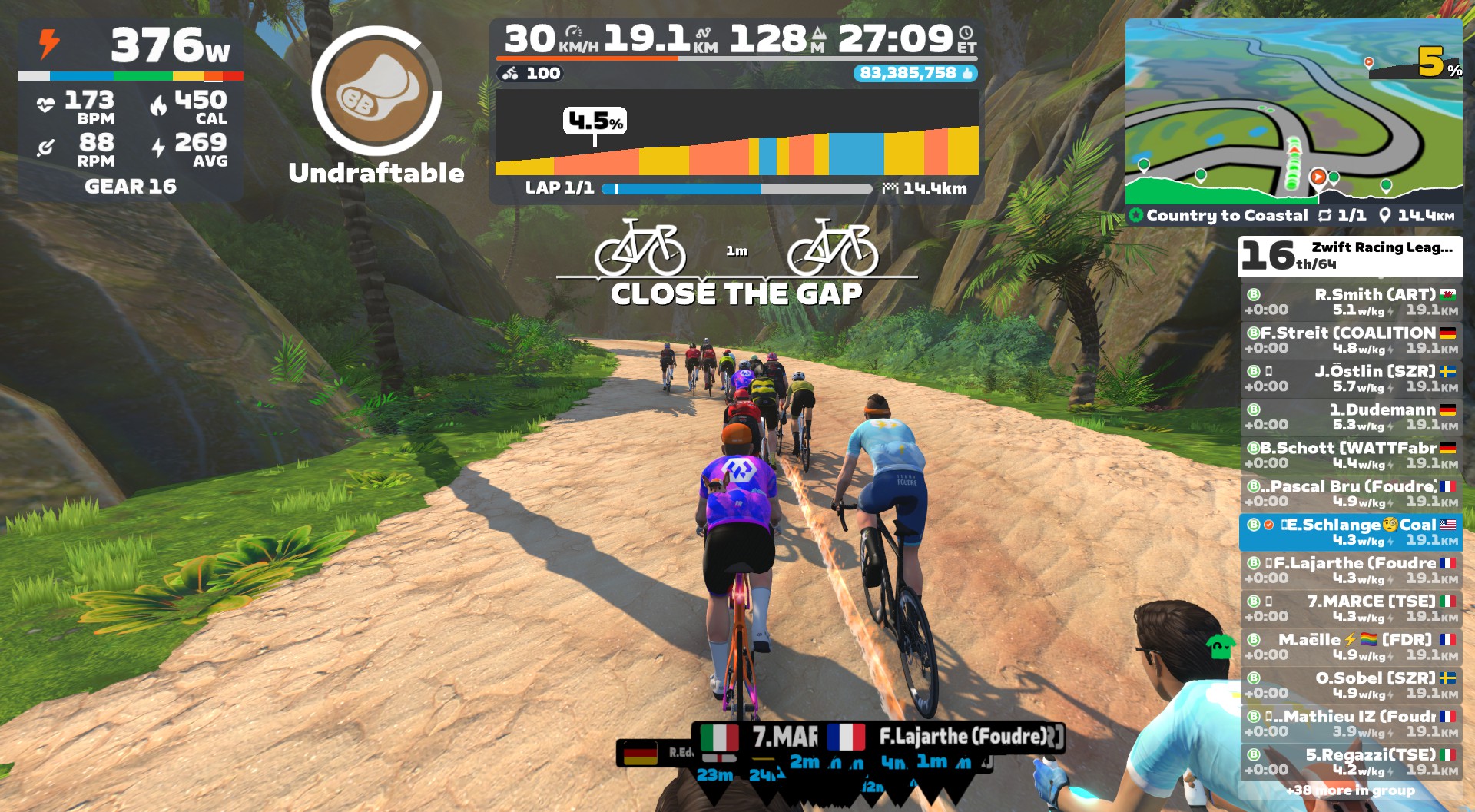The image size is (1475, 812).
Task: Select R.Smith (ART) in the rider list
Action: 1351,302
